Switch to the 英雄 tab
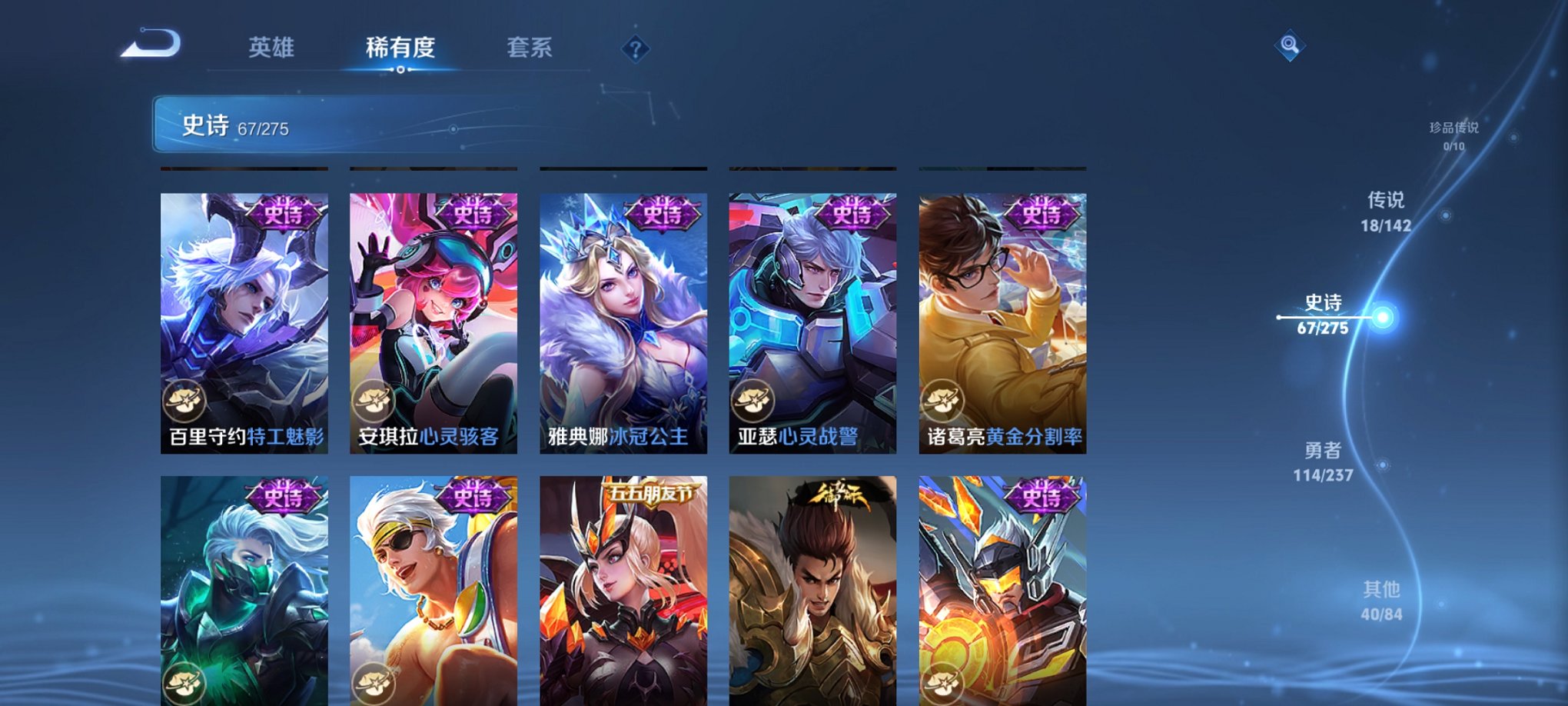The image size is (1568, 706). (273, 48)
